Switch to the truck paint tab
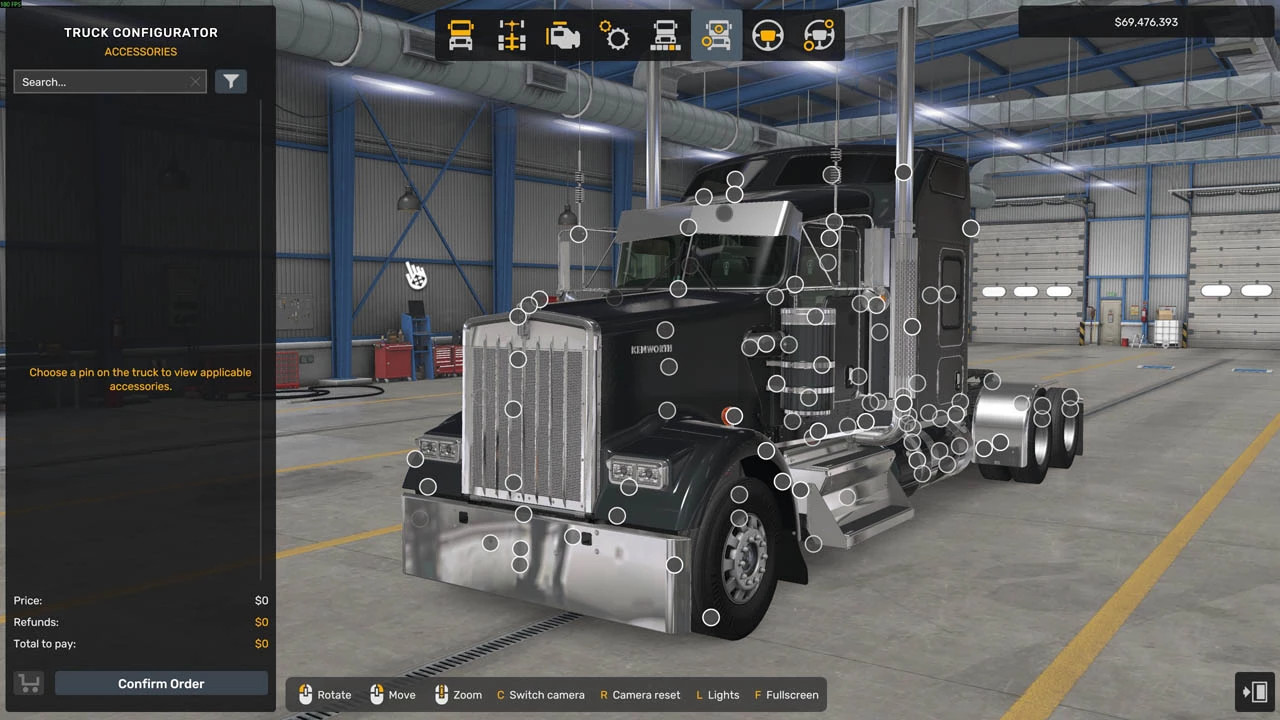1280x720 pixels. click(x=665, y=36)
